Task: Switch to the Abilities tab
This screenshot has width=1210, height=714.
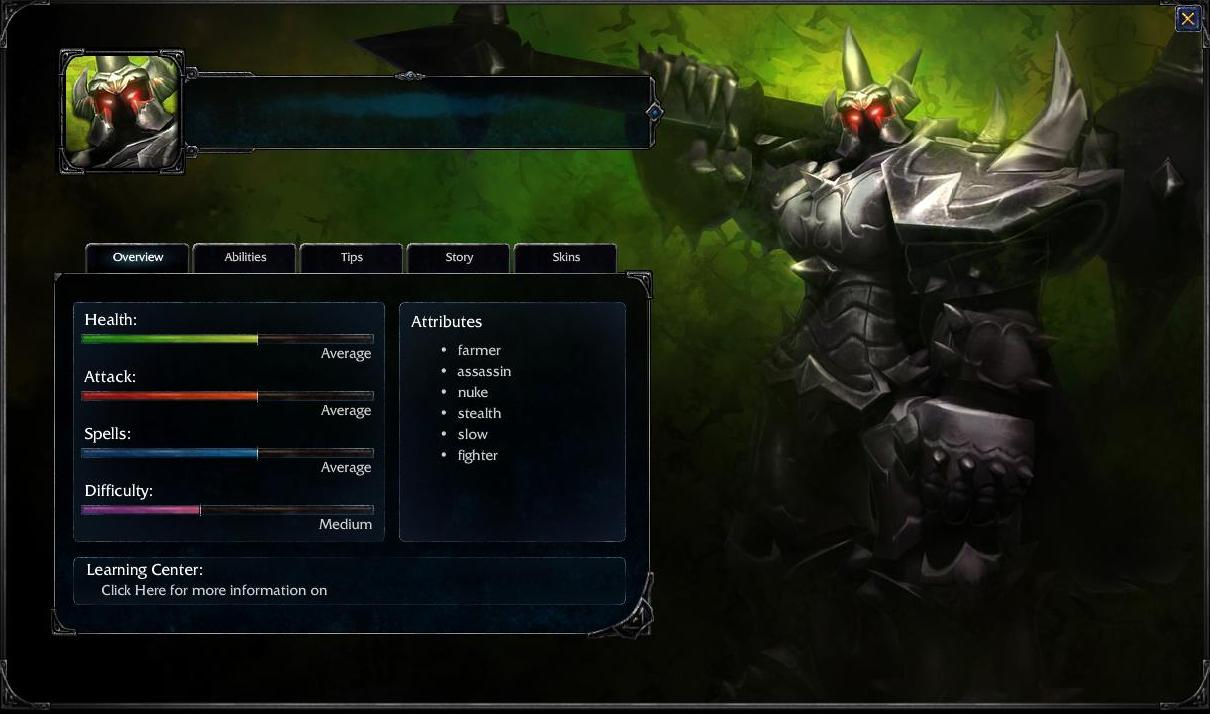Action: (245, 257)
